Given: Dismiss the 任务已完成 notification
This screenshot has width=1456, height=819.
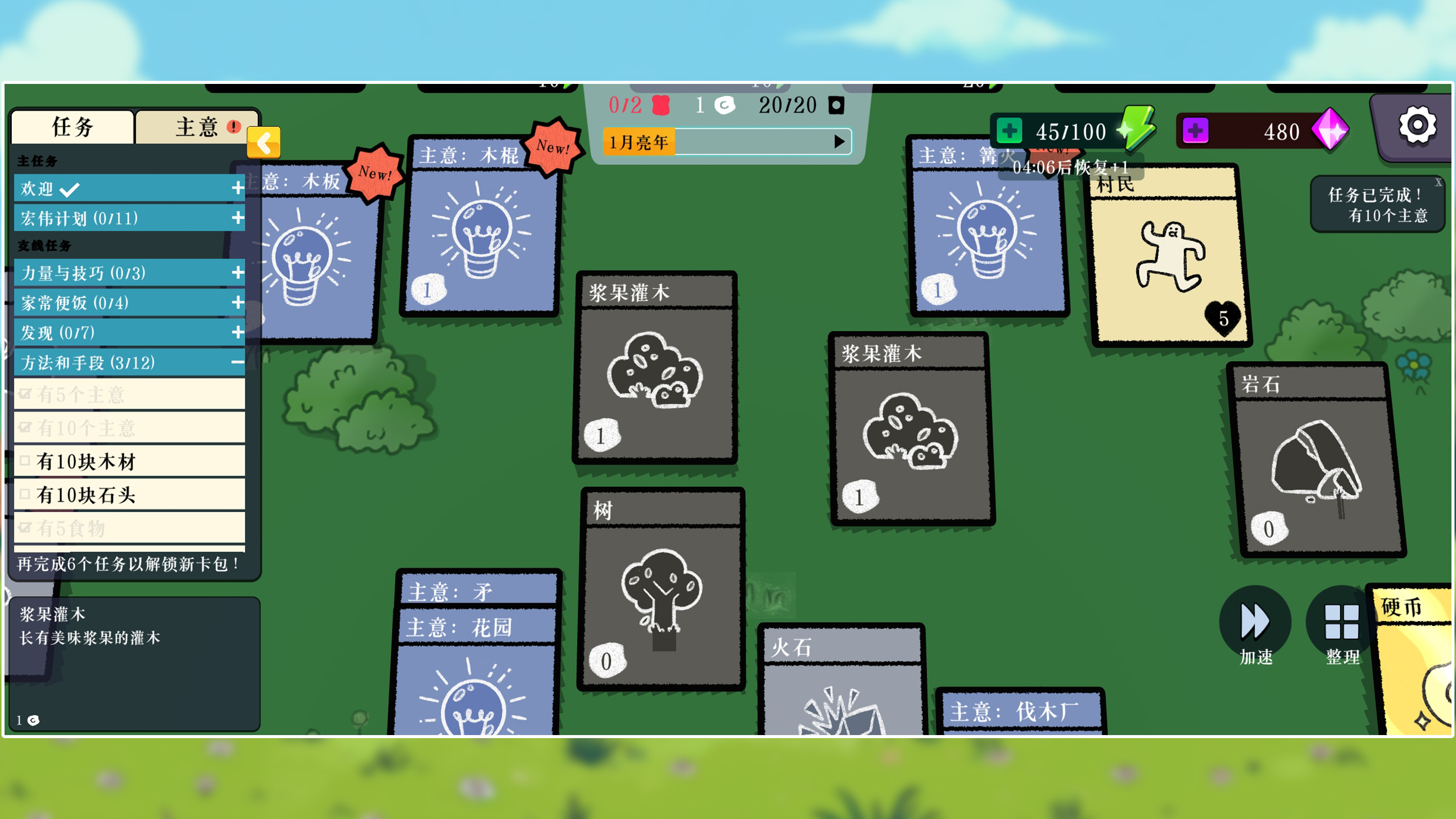Looking at the screenshot, I should click(x=1438, y=182).
